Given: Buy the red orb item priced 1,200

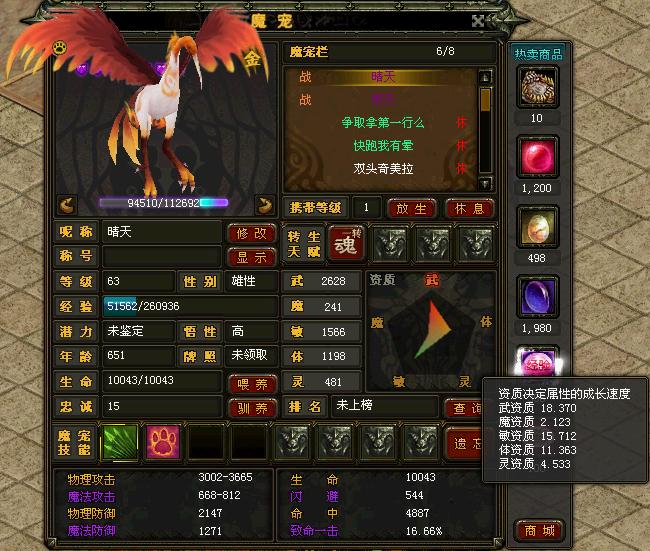Looking at the screenshot, I should (538, 159).
